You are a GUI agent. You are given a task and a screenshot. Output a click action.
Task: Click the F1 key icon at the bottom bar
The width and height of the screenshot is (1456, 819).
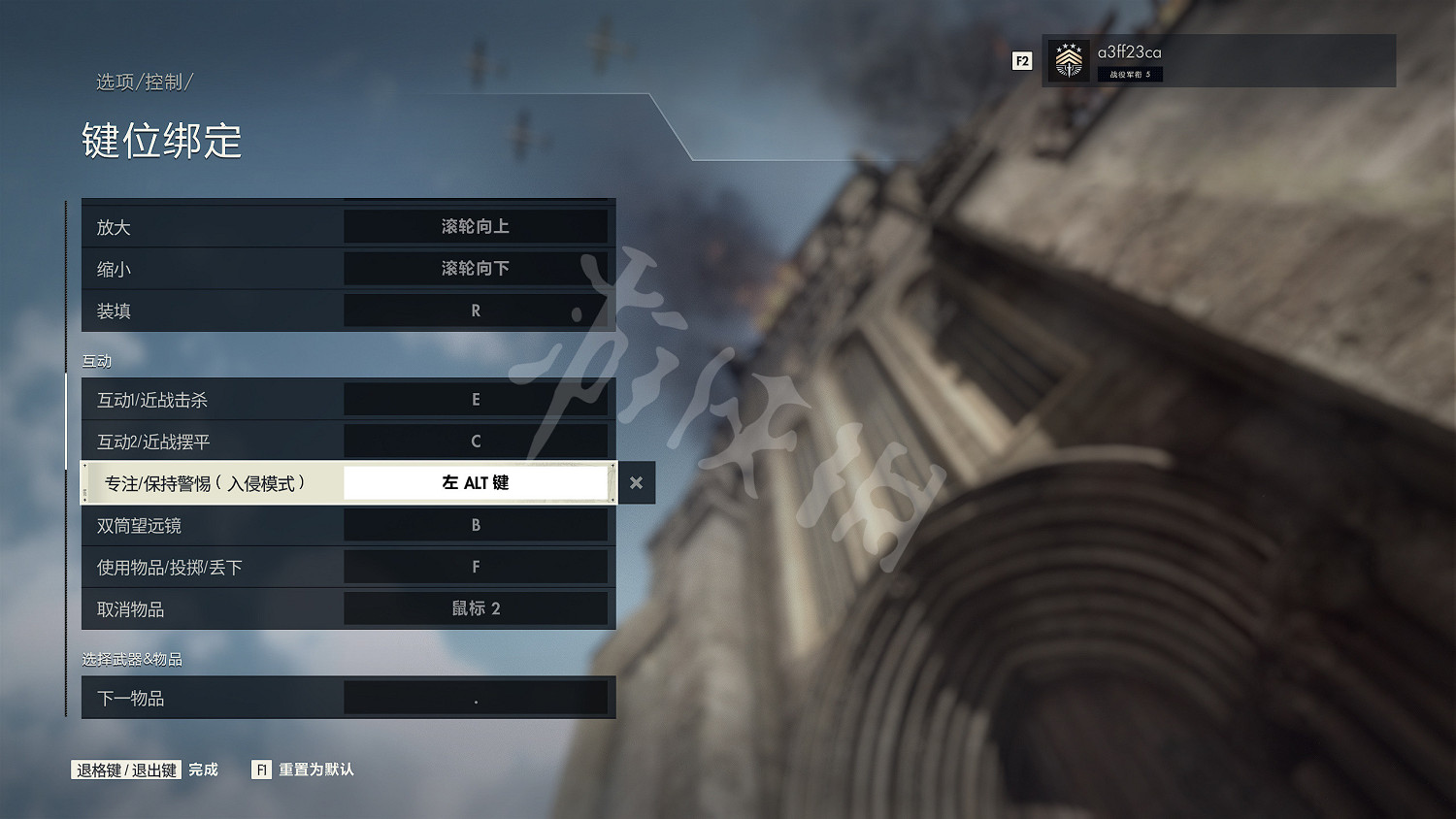260,770
